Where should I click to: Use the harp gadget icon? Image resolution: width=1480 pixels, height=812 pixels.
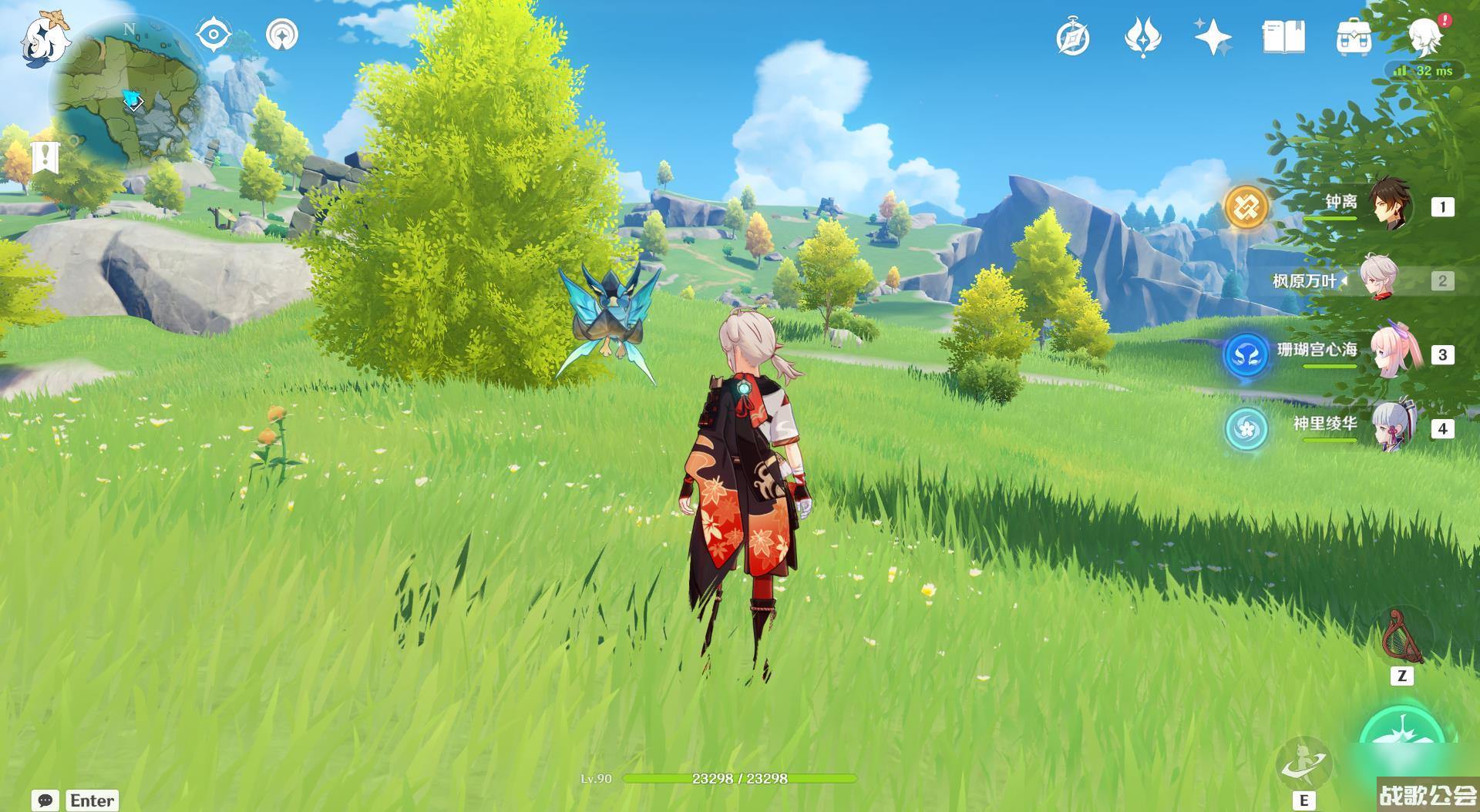tap(1402, 637)
